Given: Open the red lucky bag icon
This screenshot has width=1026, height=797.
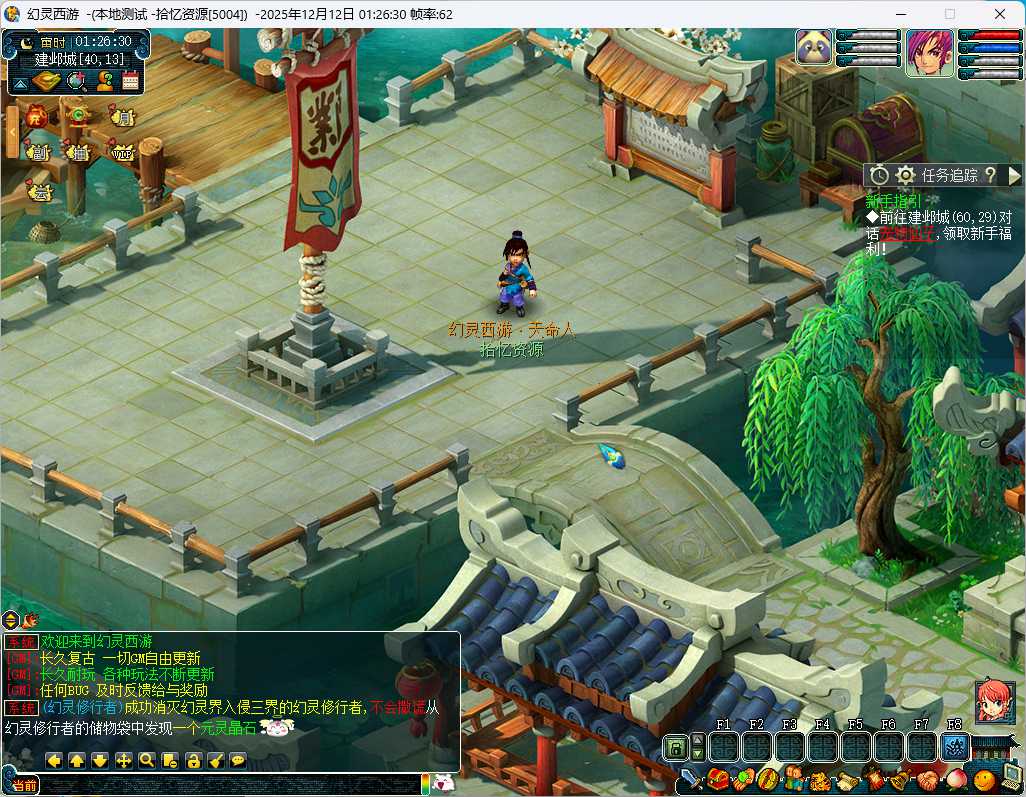Looking at the screenshot, I should (37, 116).
